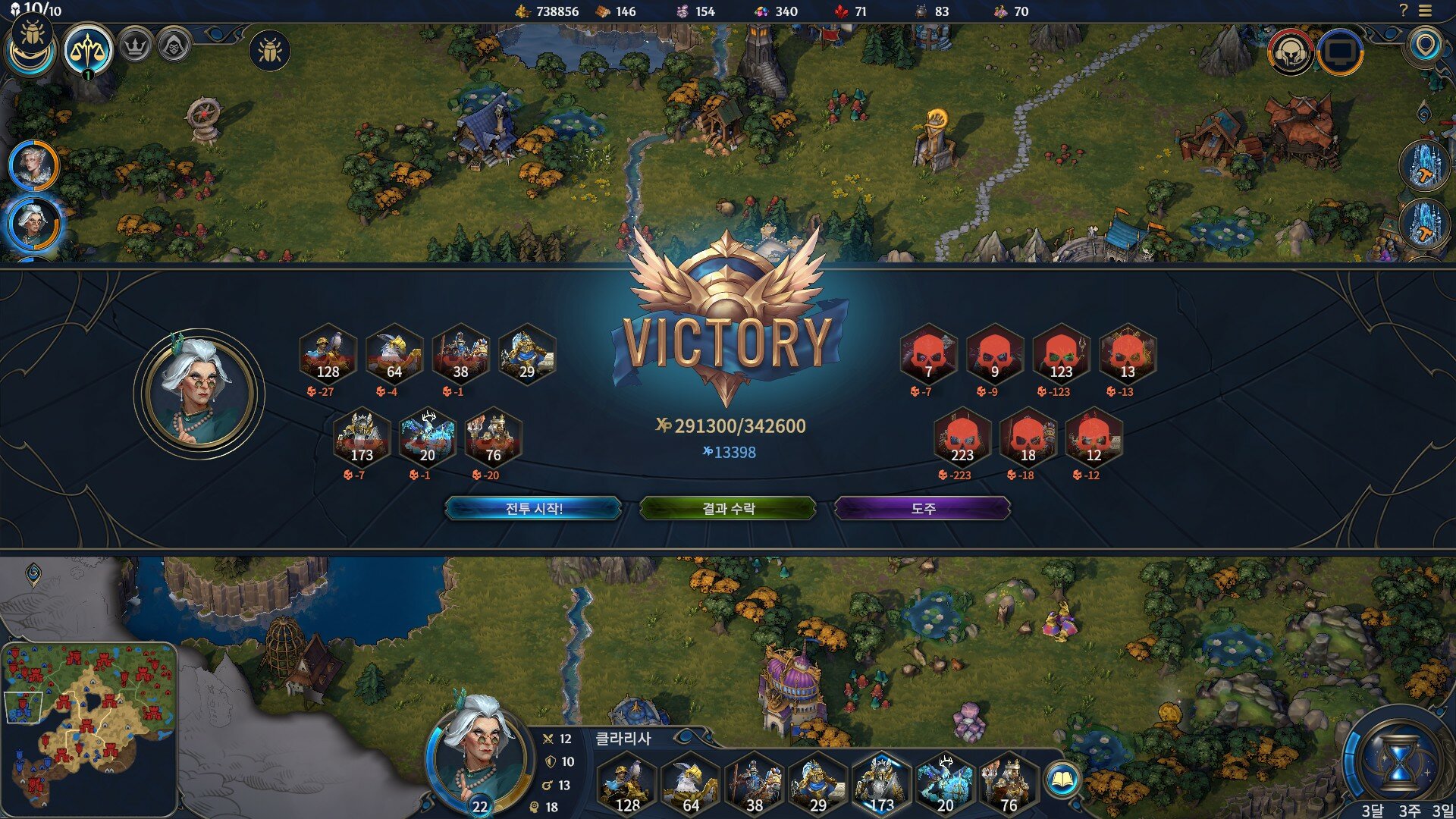This screenshot has height=819, width=1456.
Task: Accept the result with 결과 수락
Action: (x=728, y=508)
